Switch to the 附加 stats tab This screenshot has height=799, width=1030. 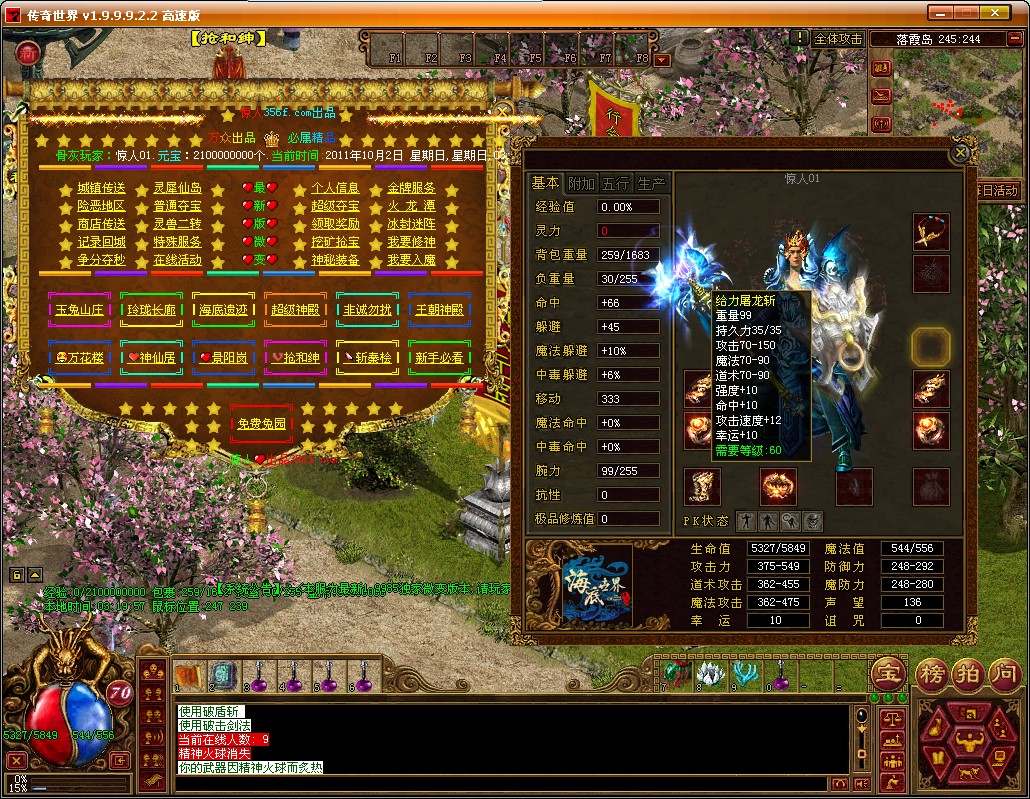point(582,183)
